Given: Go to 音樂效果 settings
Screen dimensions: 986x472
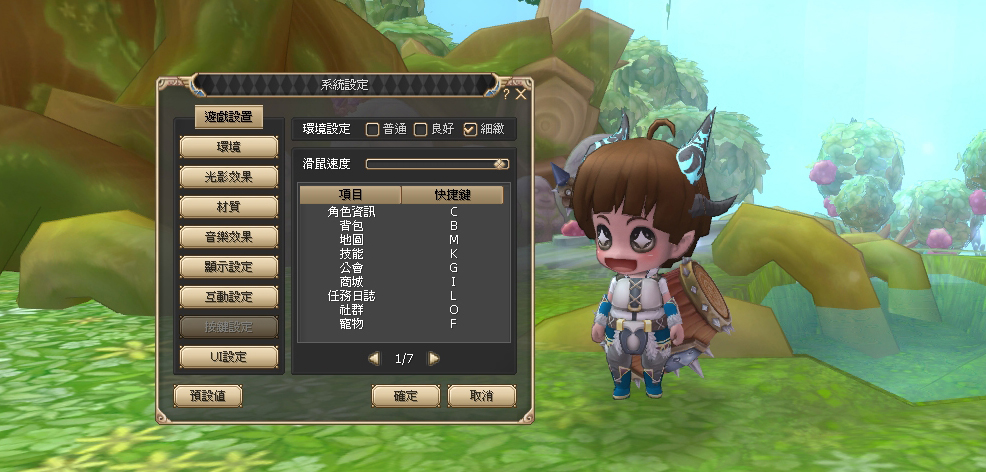Looking at the screenshot, I should pos(228,237).
